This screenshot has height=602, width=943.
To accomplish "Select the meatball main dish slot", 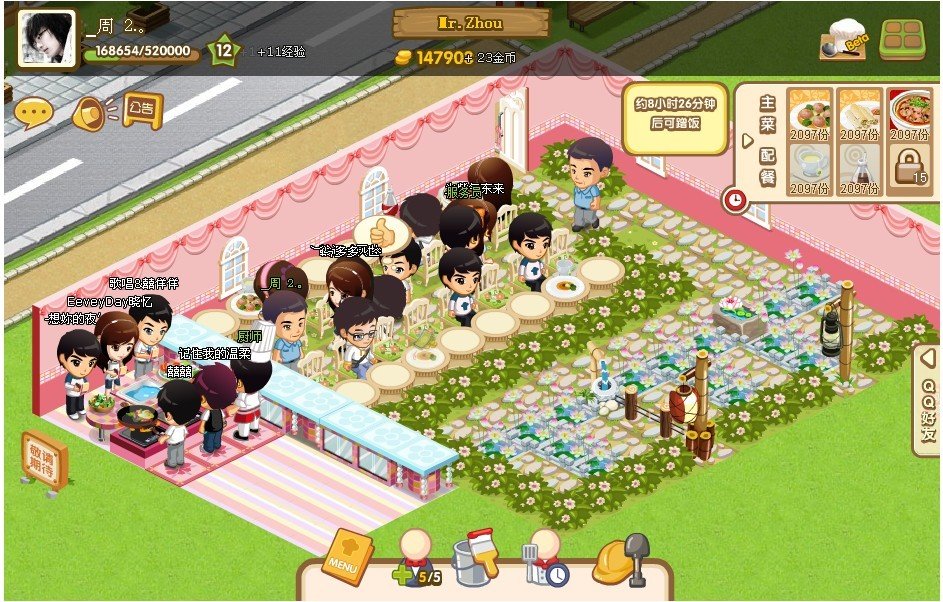I will 808,113.
